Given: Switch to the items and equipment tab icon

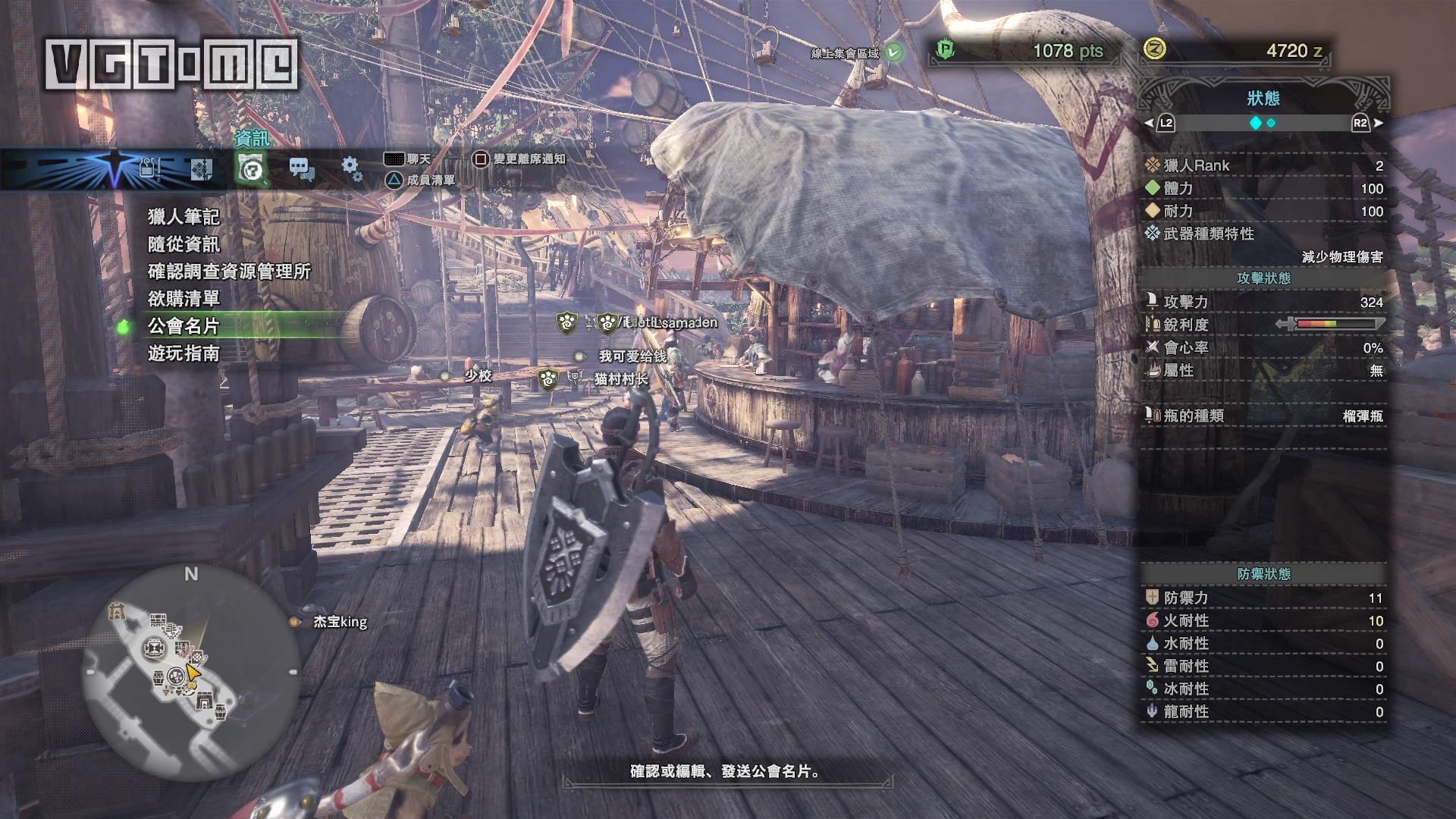Looking at the screenshot, I should click(149, 168).
